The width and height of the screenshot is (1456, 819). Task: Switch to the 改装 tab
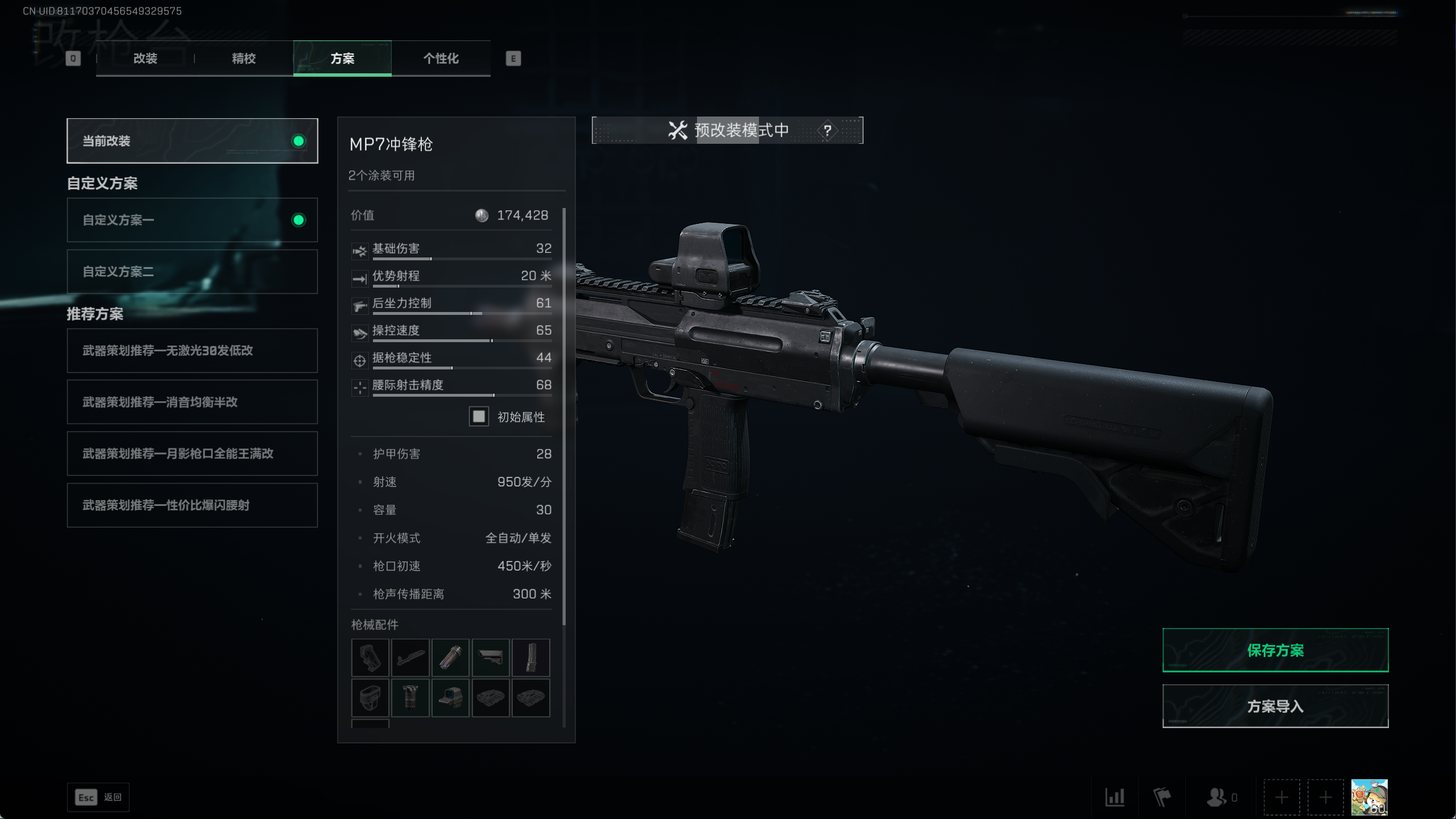tap(145, 59)
